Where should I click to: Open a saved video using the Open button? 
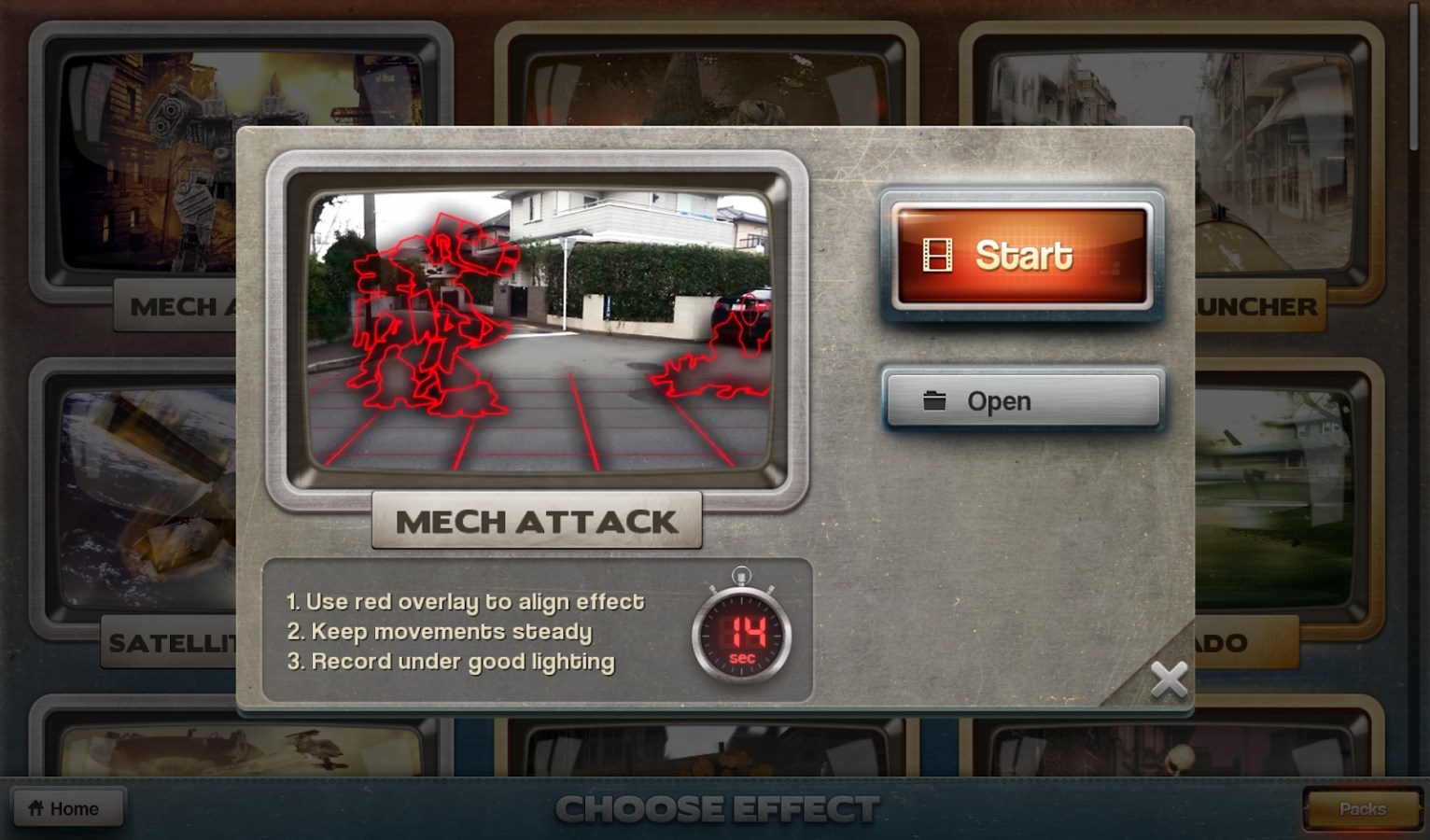1022,400
